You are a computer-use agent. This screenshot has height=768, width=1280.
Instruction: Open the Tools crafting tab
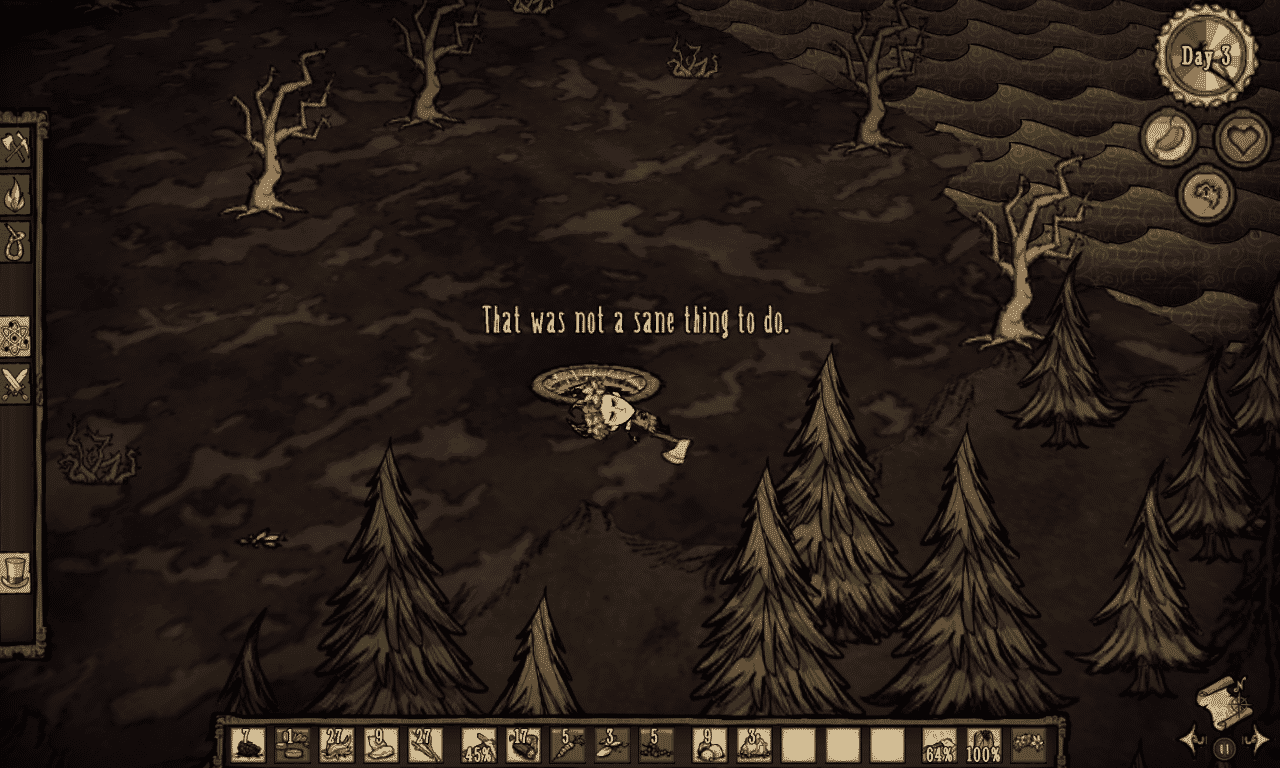click(16, 148)
